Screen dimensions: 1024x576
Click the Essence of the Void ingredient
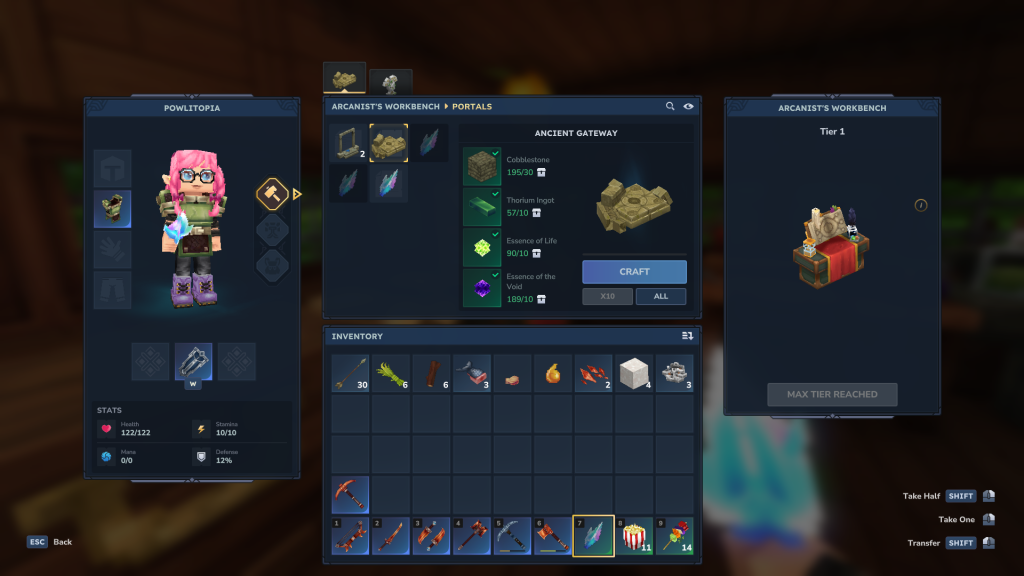coord(482,288)
